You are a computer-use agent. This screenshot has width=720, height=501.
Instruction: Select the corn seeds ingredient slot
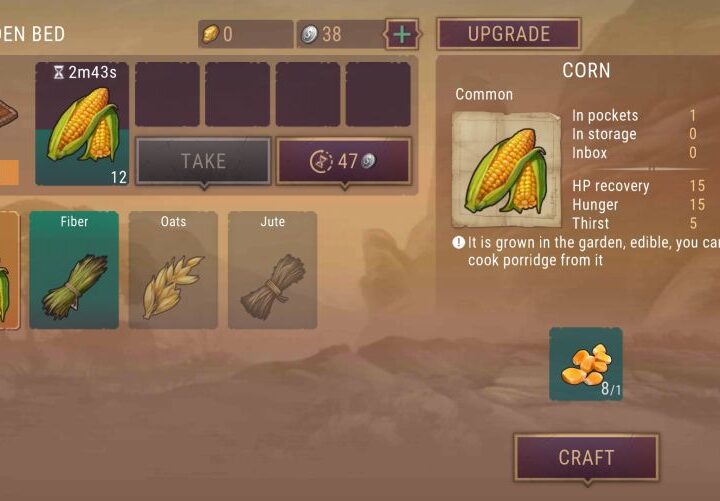[x=585, y=364]
